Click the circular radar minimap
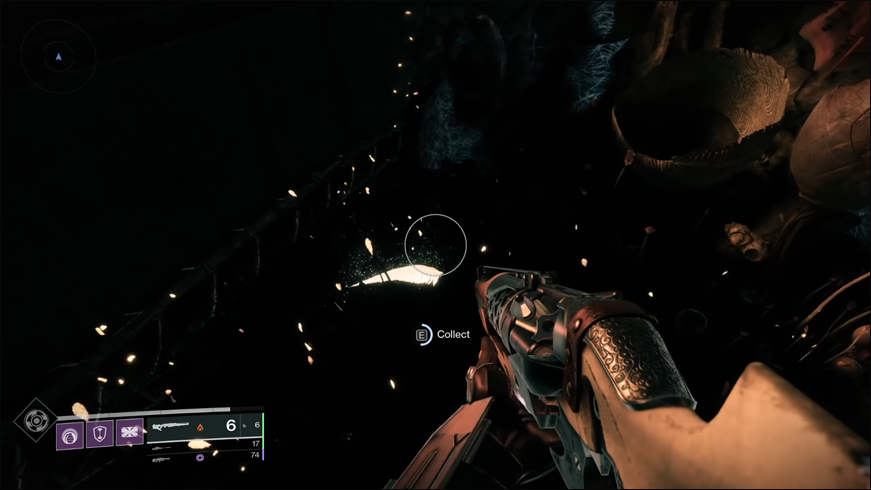871x490 pixels. tap(59, 56)
